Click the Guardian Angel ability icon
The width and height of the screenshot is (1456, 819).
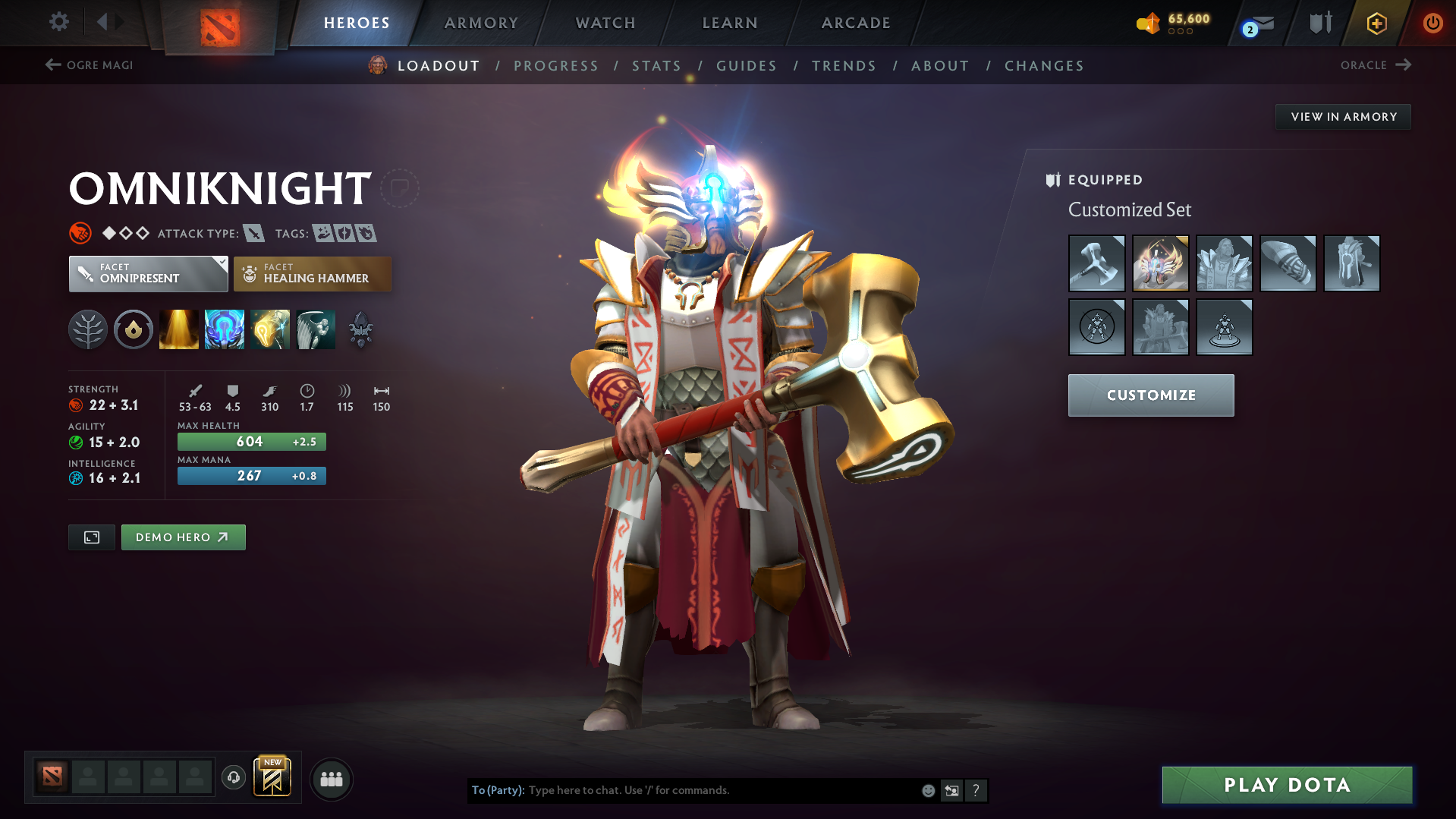point(316,329)
